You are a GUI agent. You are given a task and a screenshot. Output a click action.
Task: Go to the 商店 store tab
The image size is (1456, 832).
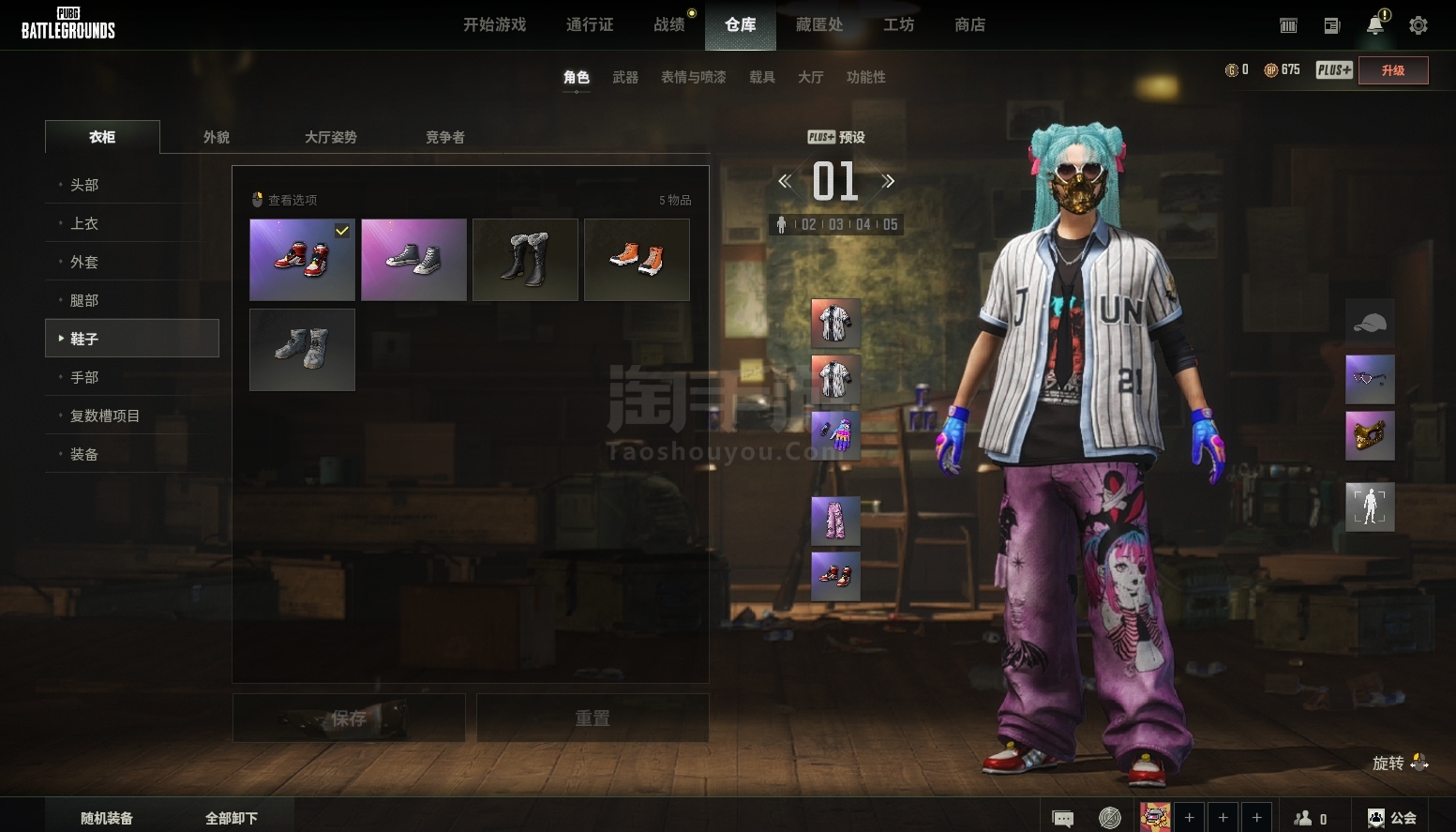pyautogui.click(x=969, y=25)
